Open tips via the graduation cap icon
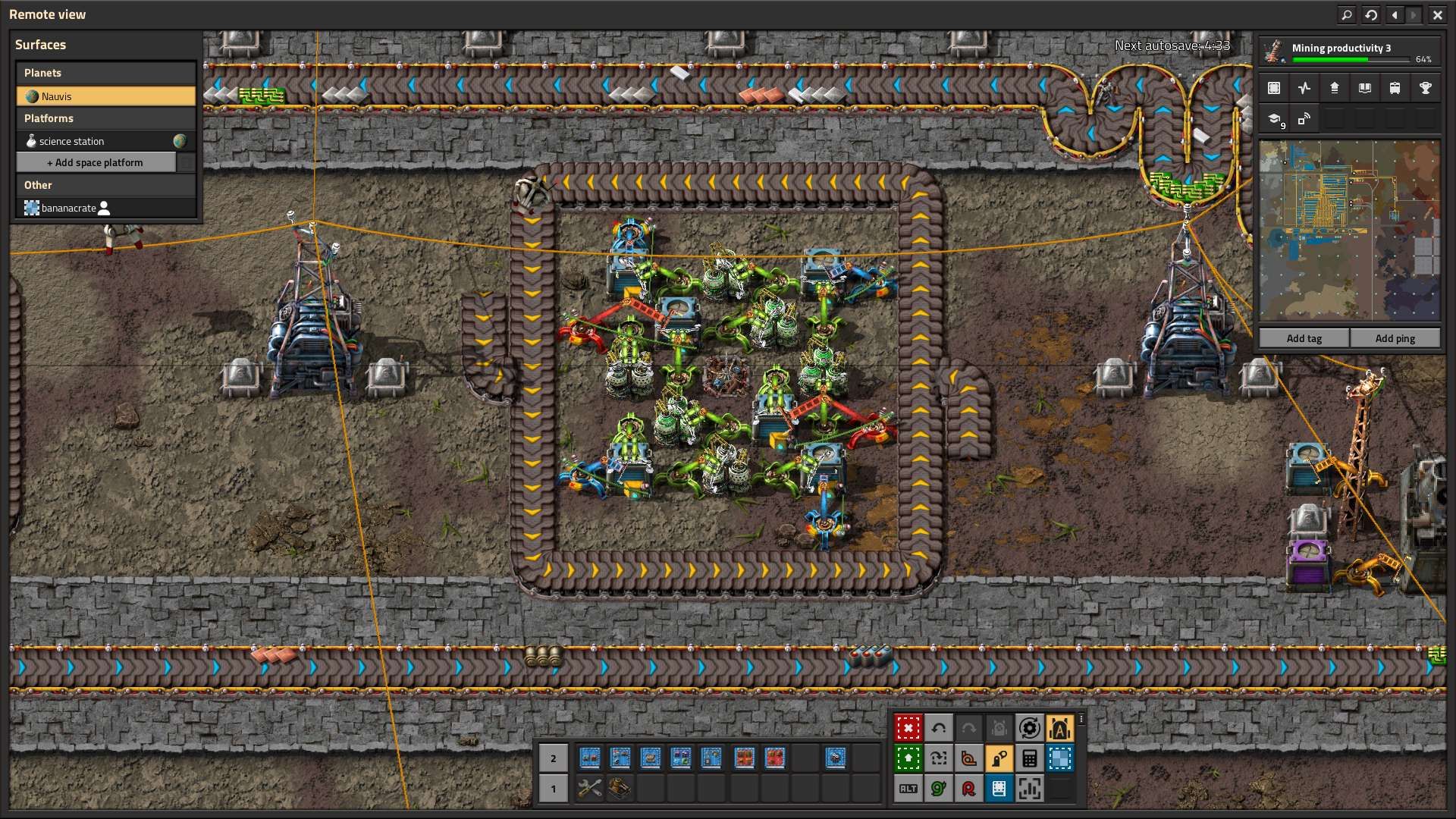Image resolution: width=1456 pixels, height=819 pixels. 1274,119
